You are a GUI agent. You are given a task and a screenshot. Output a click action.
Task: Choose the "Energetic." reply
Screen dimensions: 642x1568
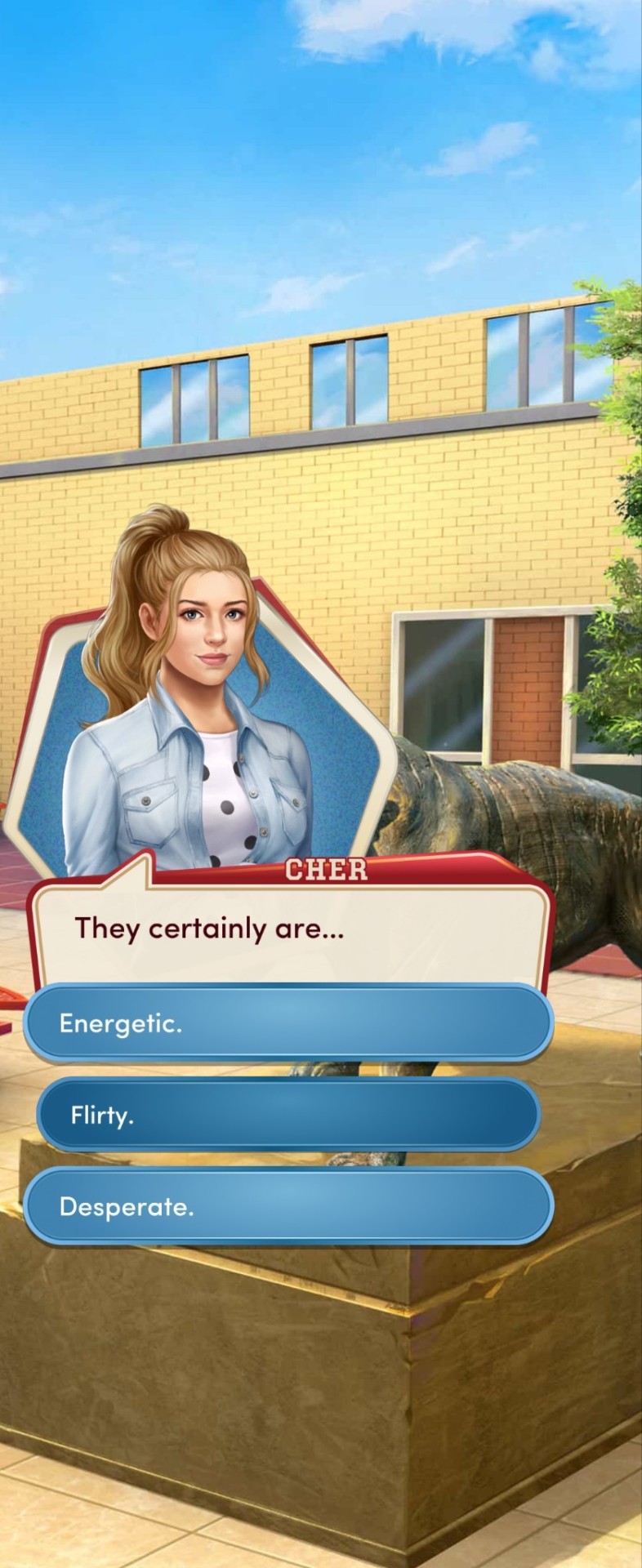pos(288,1023)
